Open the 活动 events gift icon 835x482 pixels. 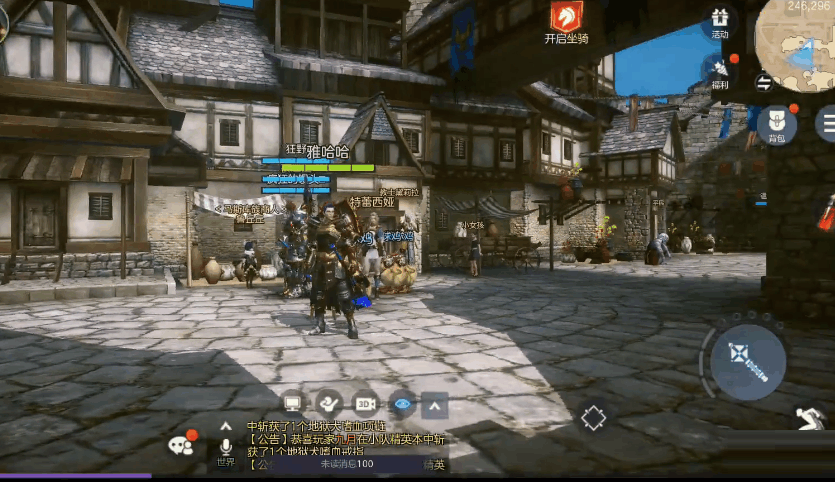(x=720, y=20)
